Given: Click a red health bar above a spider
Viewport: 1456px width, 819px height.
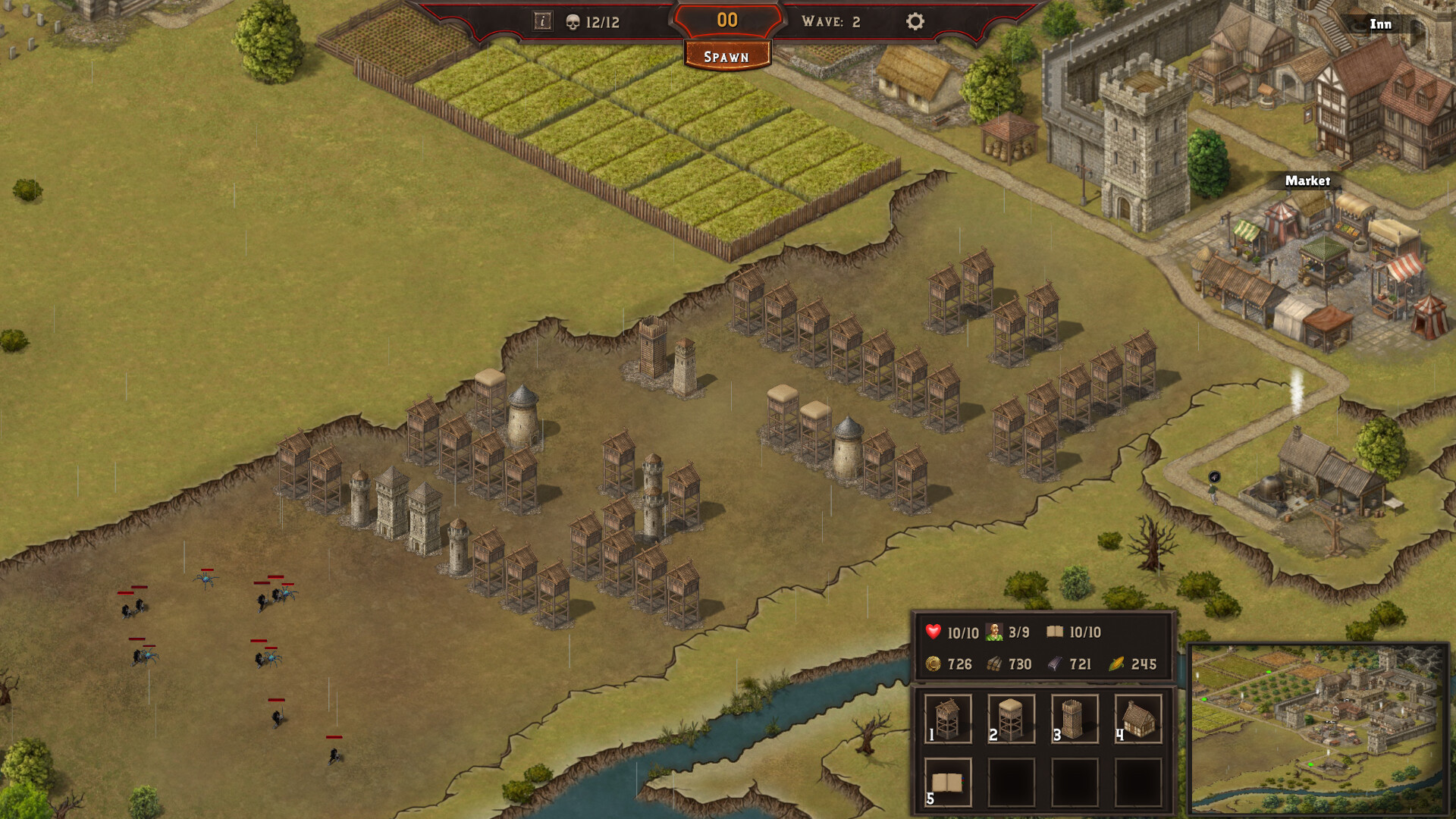Looking at the screenshot, I should 209,568.
